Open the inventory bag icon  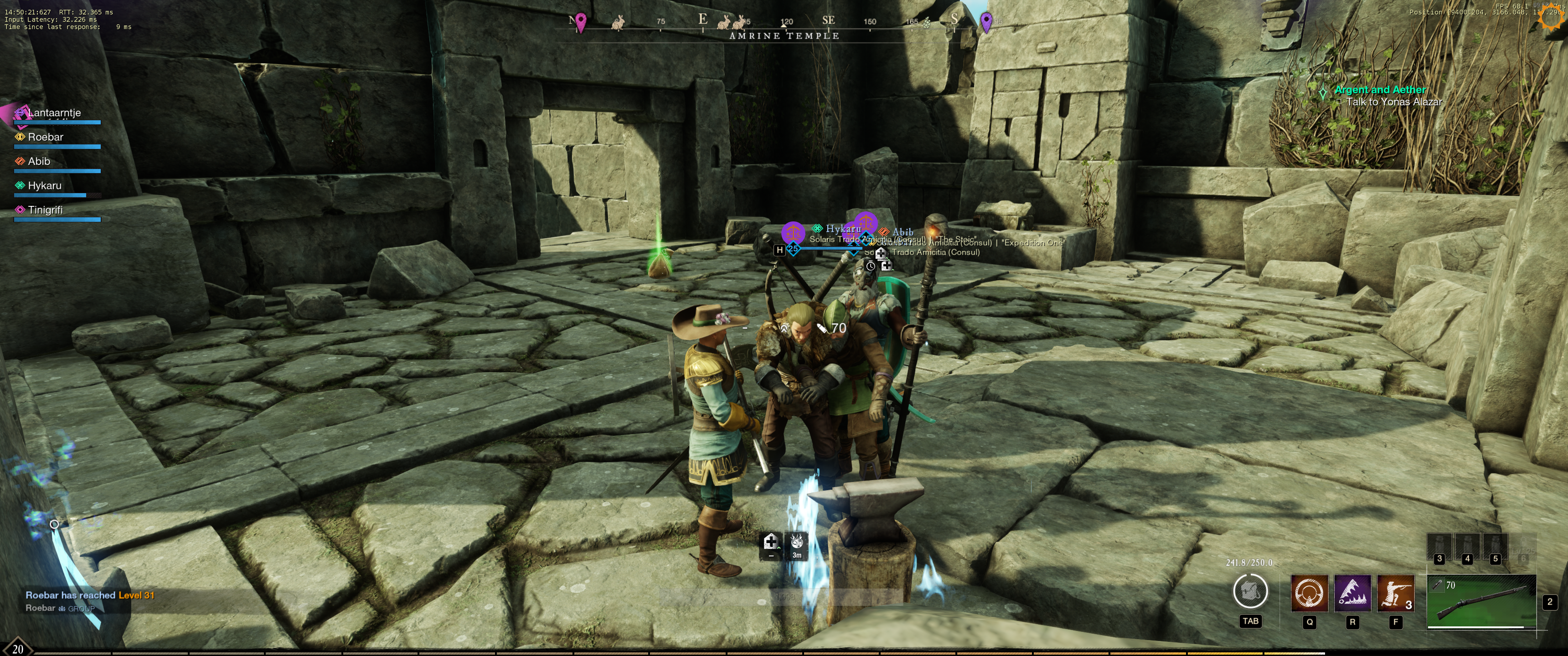coord(1250,591)
